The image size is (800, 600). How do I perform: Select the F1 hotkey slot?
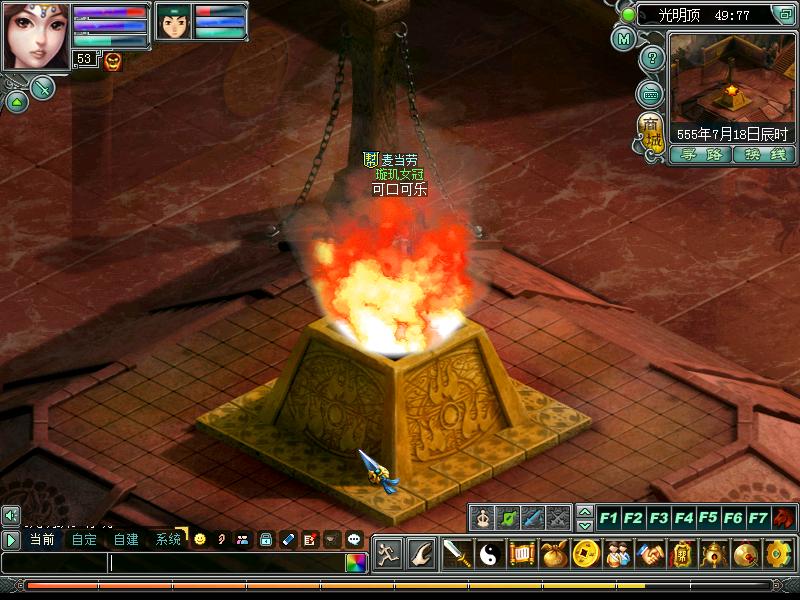tap(608, 518)
